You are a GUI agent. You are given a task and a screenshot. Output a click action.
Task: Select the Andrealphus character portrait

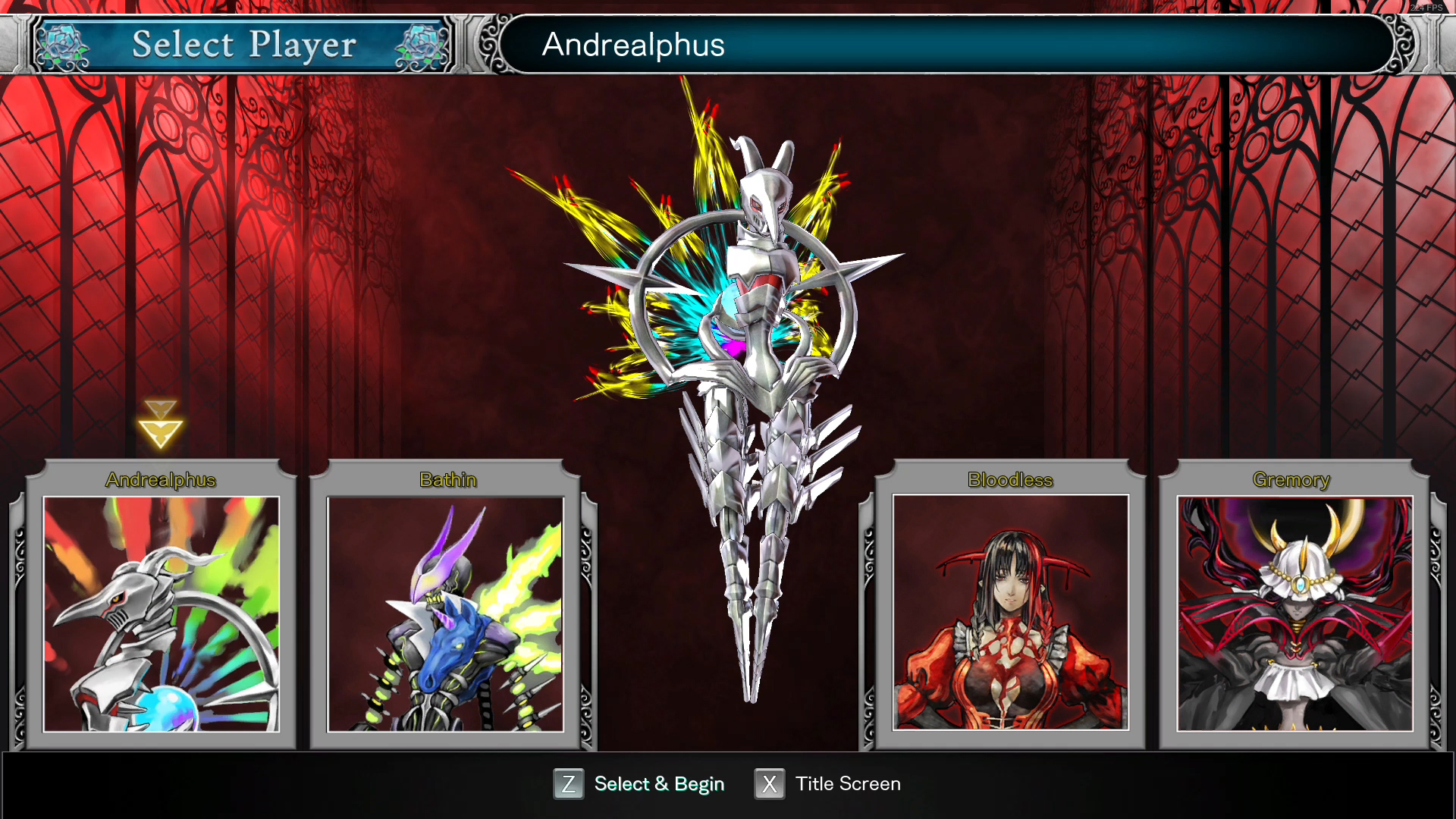click(x=161, y=613)
